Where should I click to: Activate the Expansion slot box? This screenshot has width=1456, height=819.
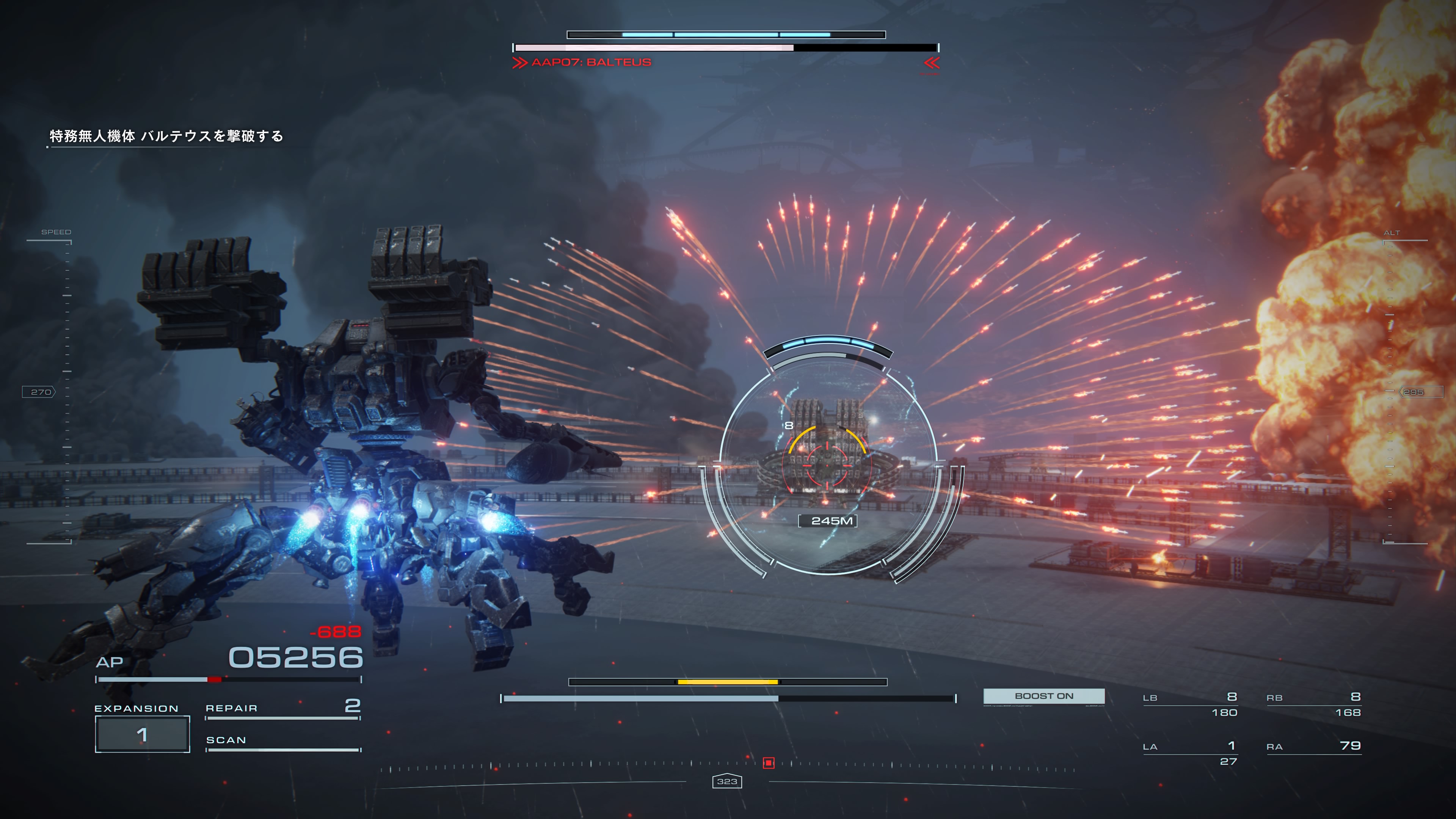[142, 734]
